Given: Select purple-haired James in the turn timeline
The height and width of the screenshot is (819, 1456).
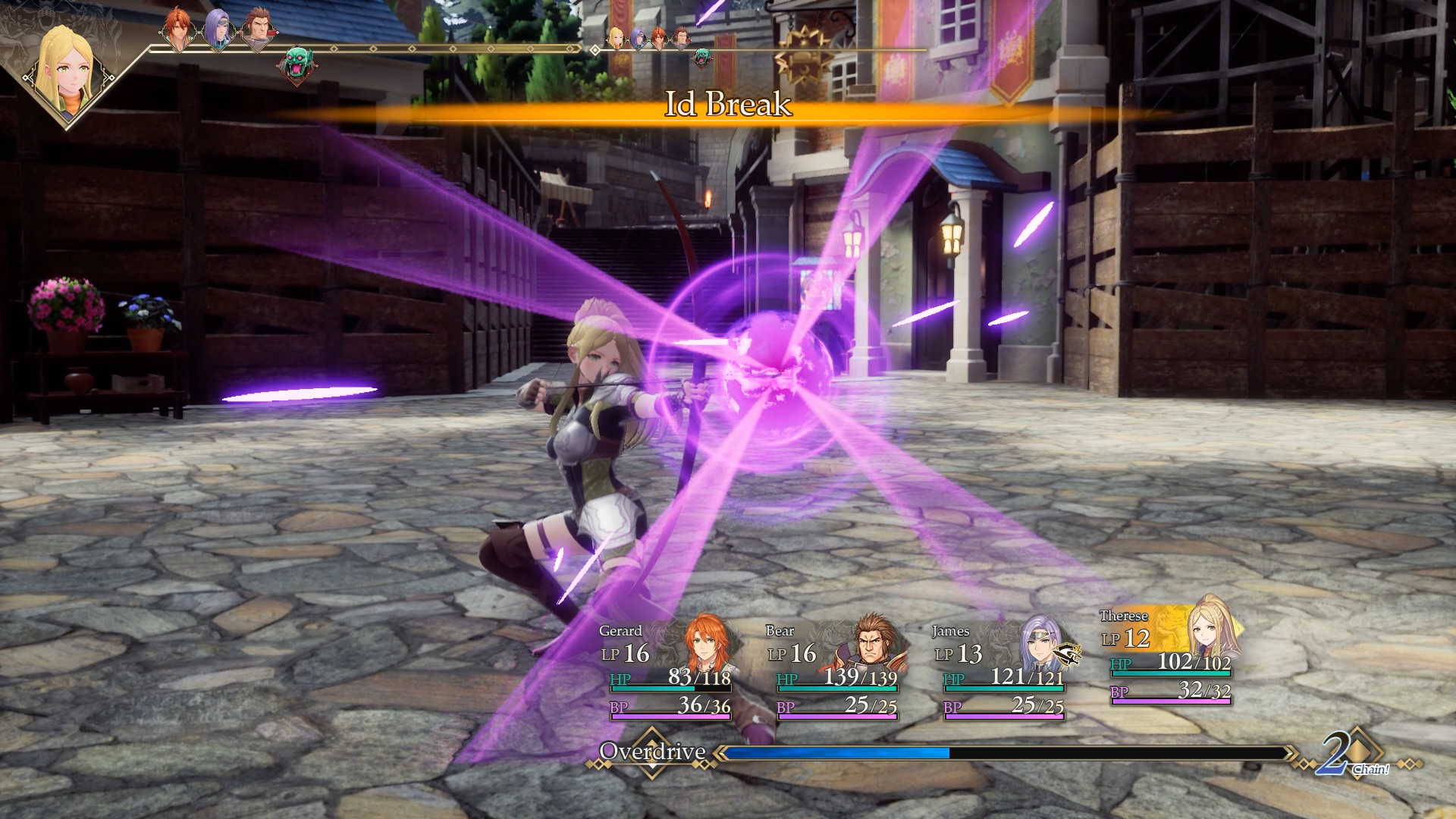Looking at the screenshot, I should coord(217,30).
